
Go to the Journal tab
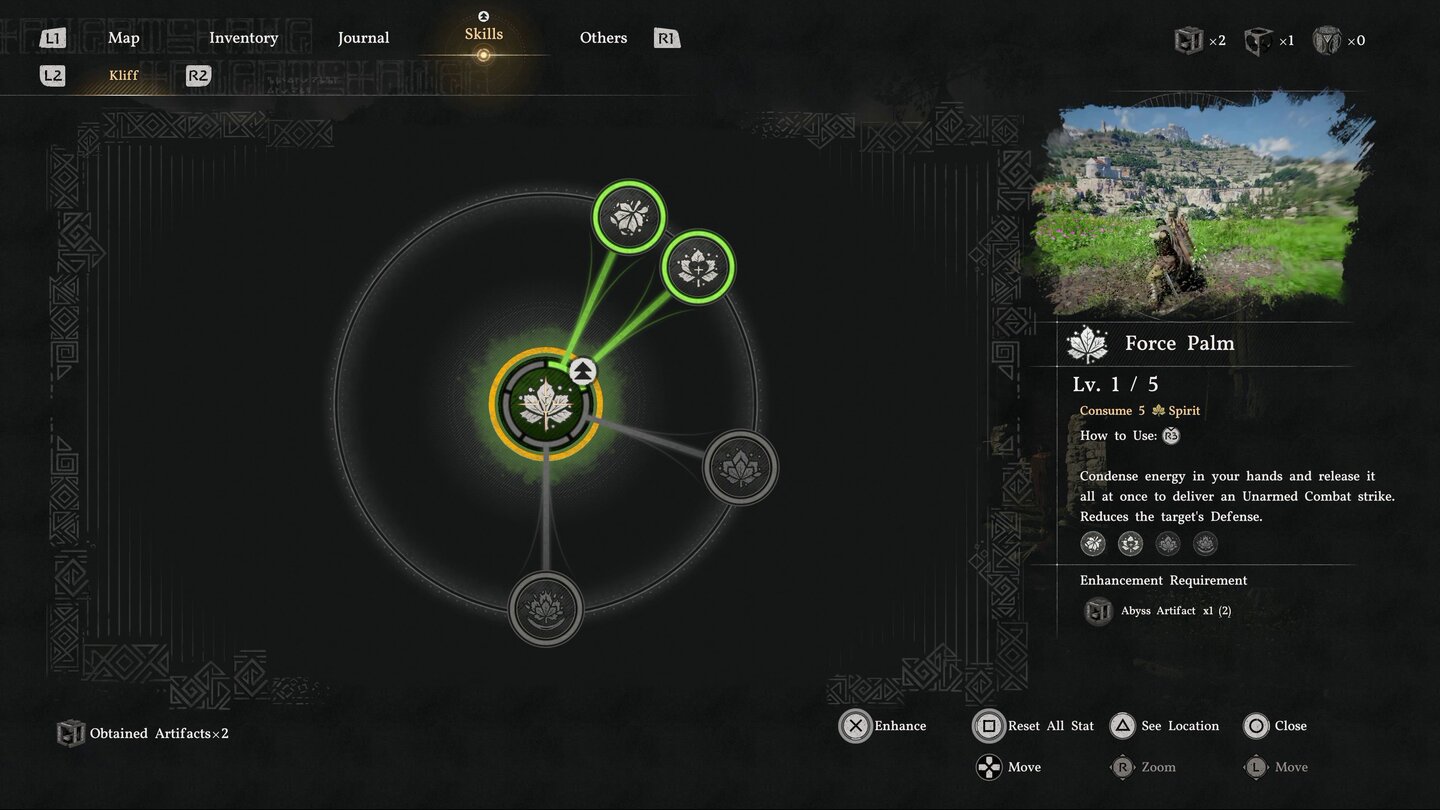pos(363,38)
